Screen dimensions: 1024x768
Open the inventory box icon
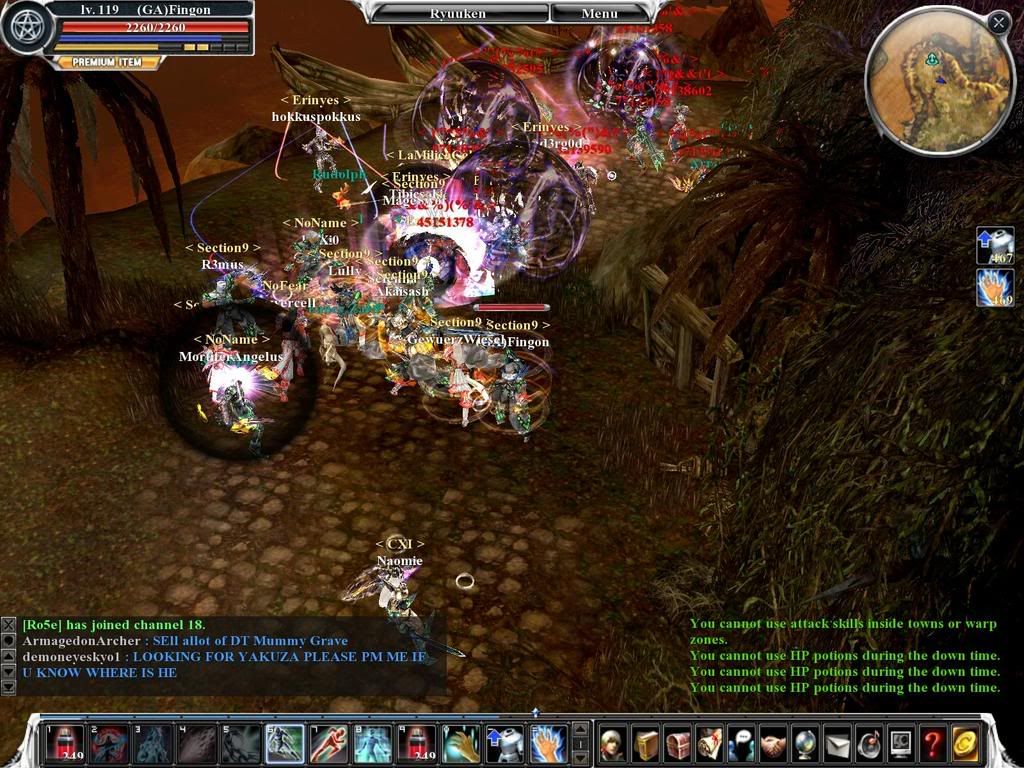pyautogui.click(x=645, y=743)
